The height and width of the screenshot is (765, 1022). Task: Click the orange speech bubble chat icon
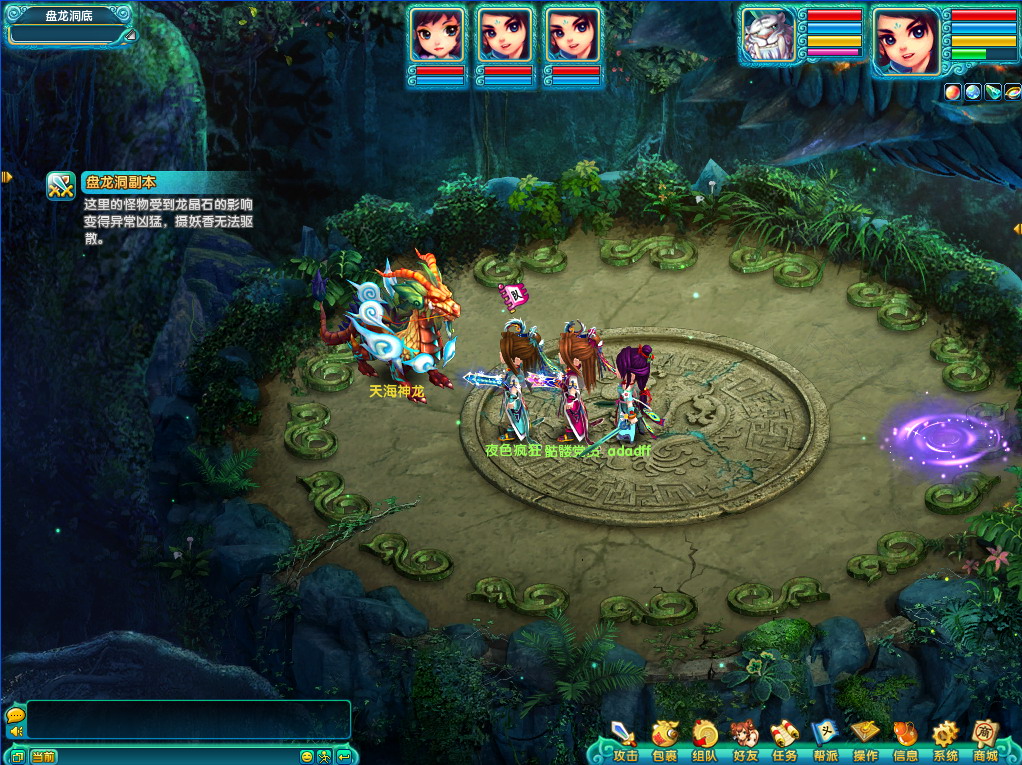[15, 715]
